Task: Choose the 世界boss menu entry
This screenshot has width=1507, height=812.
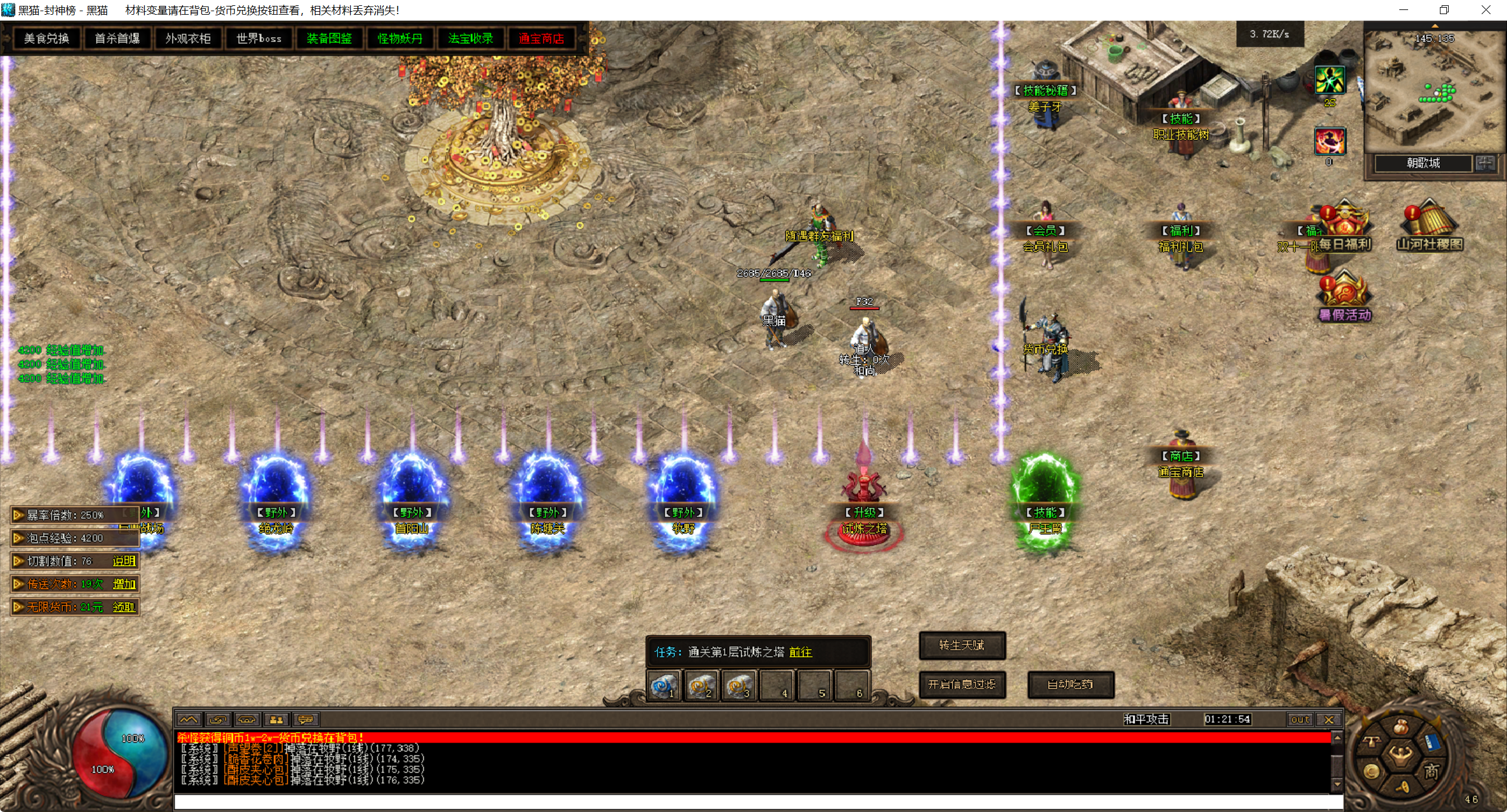Action: point(258,39)
